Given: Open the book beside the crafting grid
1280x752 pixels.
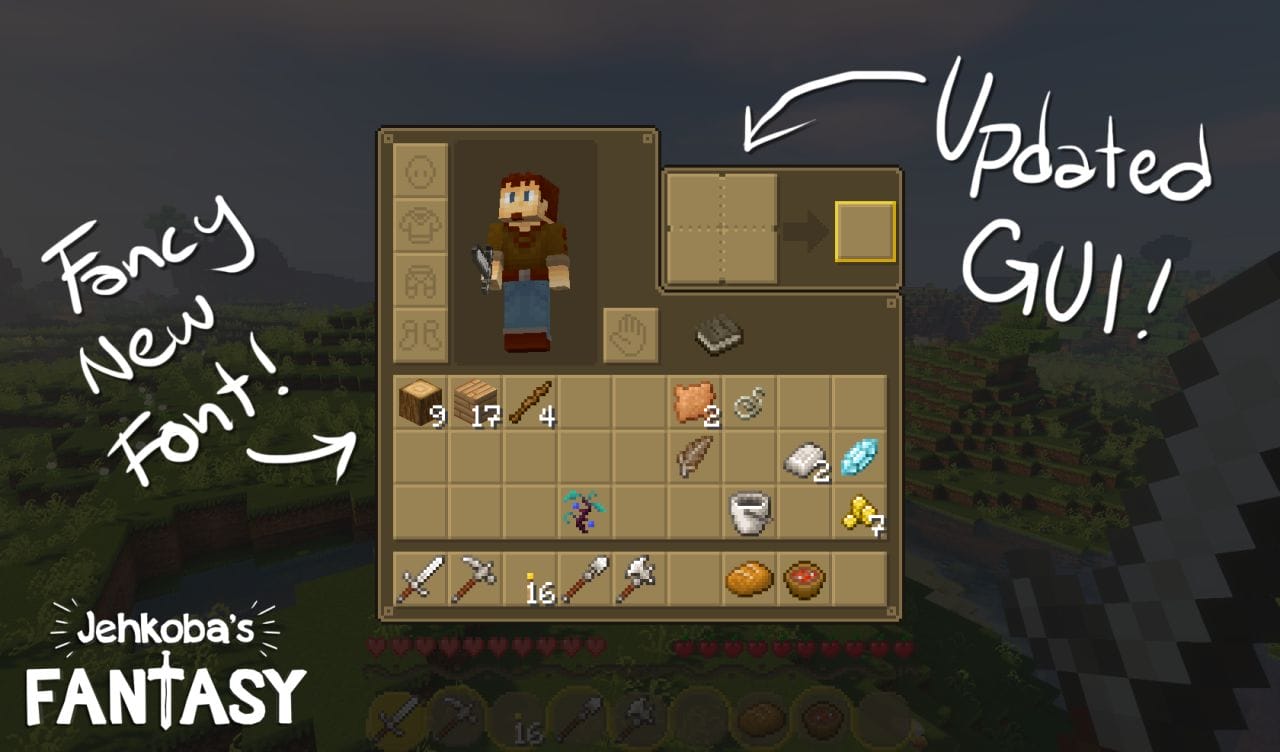Looking at the screenshot, I should 716,334.
